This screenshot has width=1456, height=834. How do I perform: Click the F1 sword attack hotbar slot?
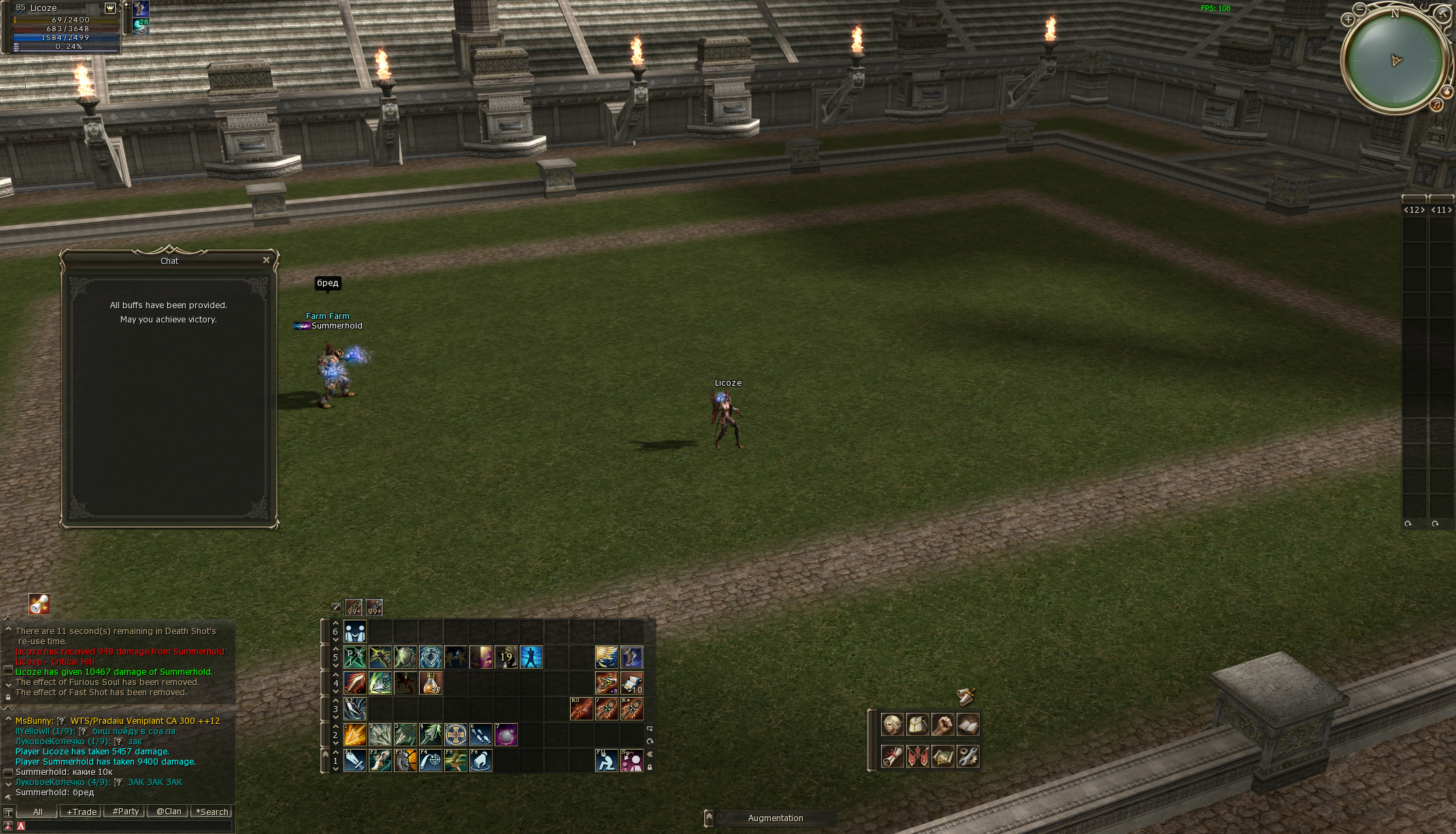(x=355, y=761)
